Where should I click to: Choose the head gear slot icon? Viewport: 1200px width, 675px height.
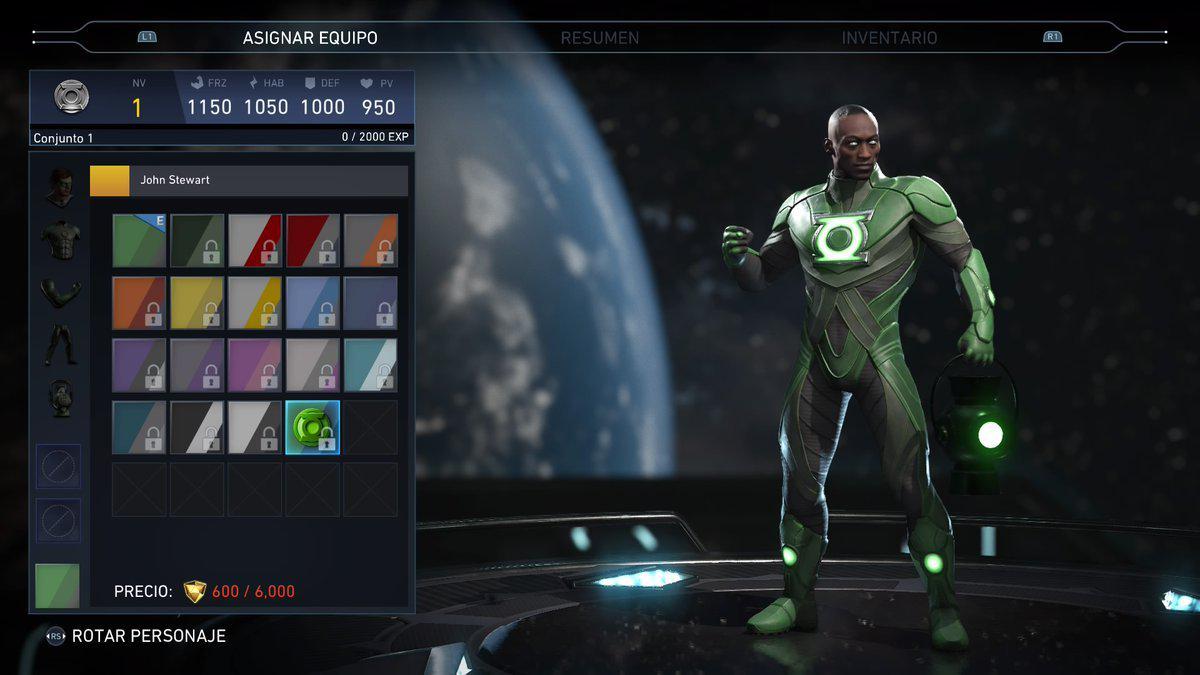[x=60, y=187]
